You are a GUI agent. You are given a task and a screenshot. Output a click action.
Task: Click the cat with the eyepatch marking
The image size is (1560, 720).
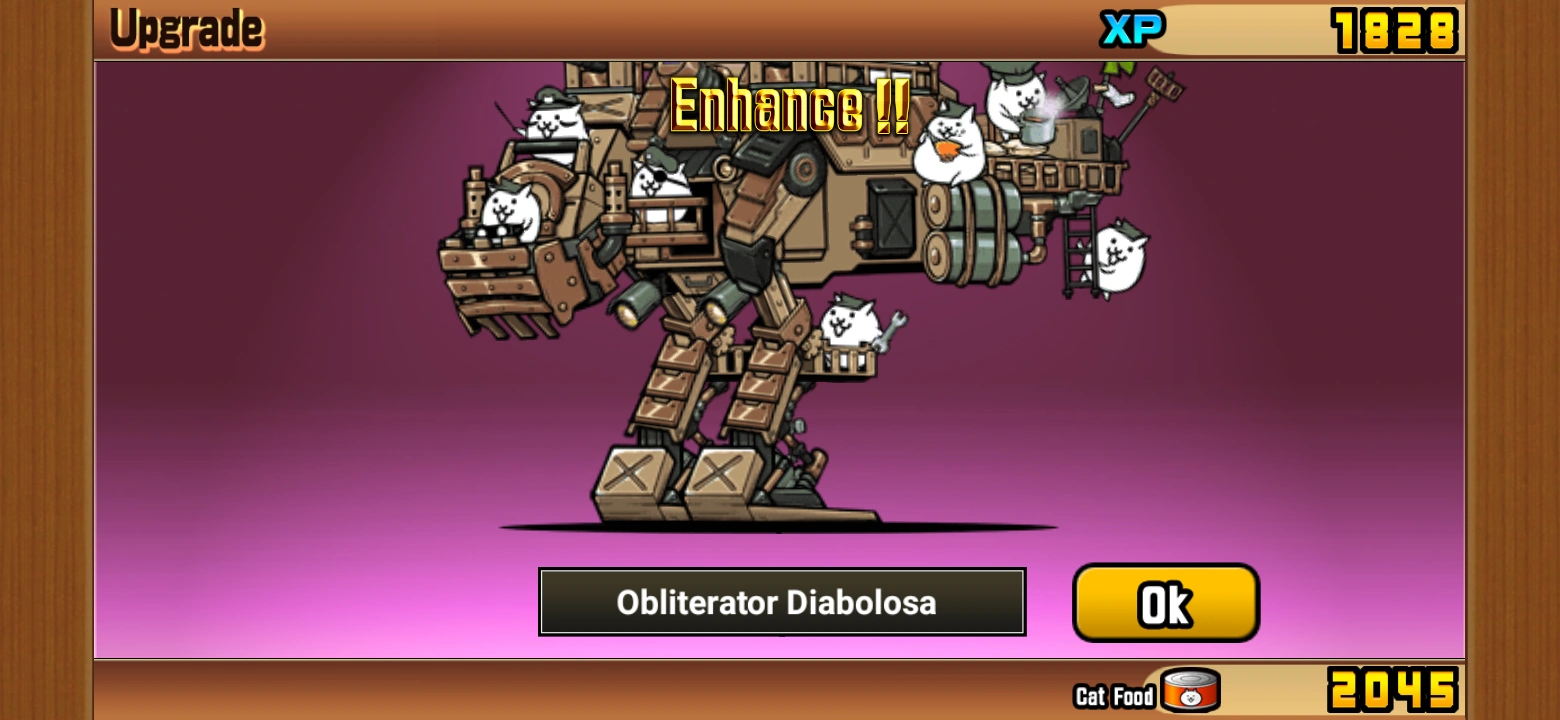pos(660,185)
